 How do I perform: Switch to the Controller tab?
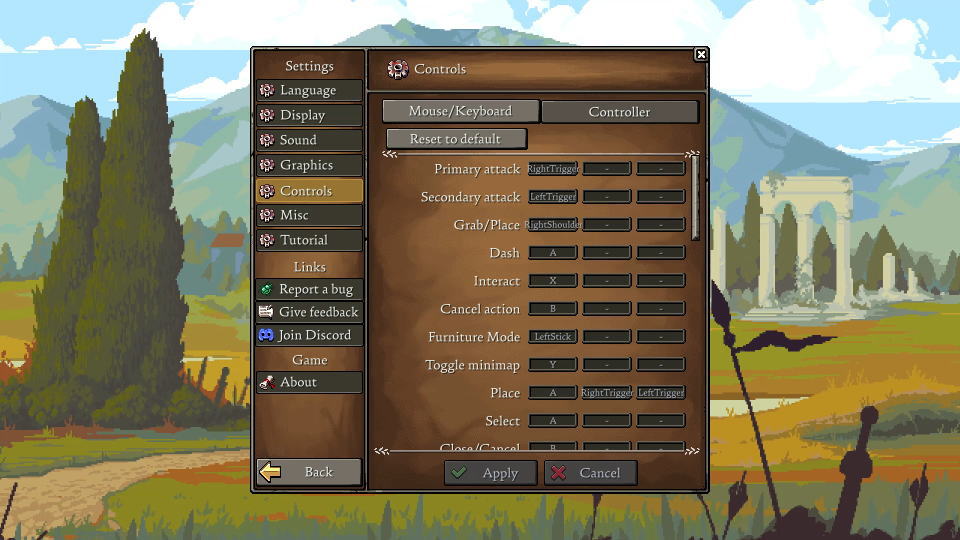619,112
